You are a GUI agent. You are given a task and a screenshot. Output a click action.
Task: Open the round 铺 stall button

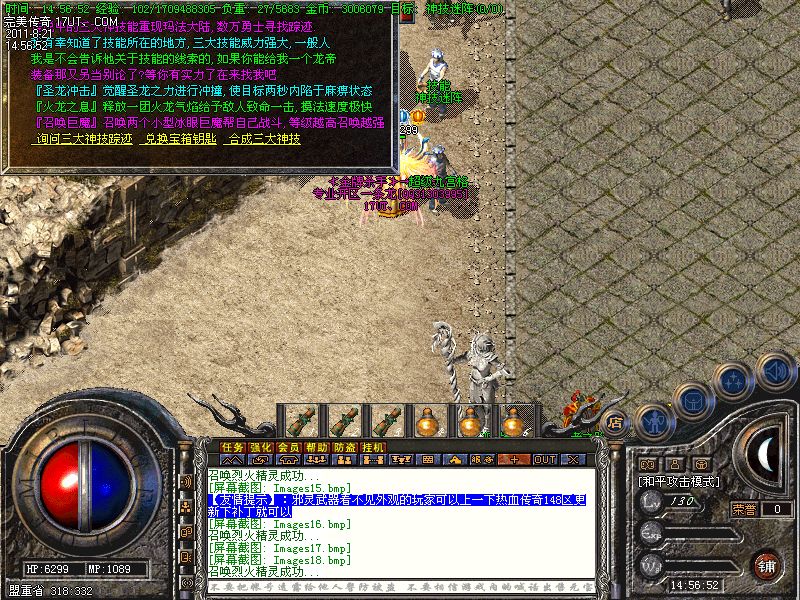coord(767,564)
